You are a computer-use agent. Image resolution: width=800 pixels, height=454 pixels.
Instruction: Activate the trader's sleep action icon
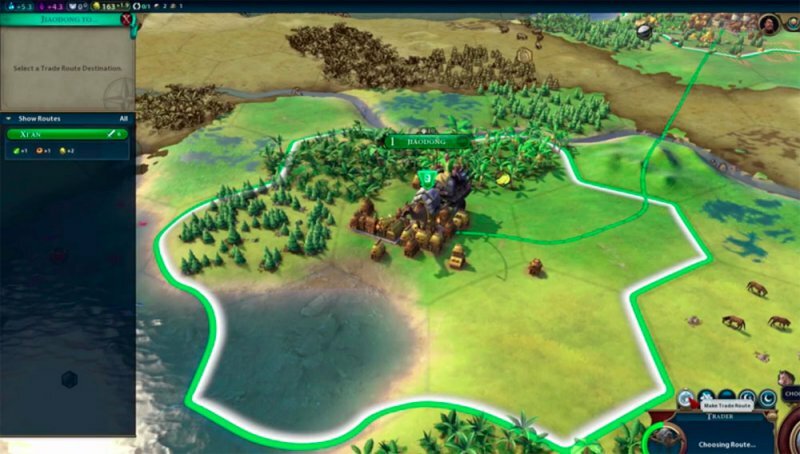(x=768, y=397)
